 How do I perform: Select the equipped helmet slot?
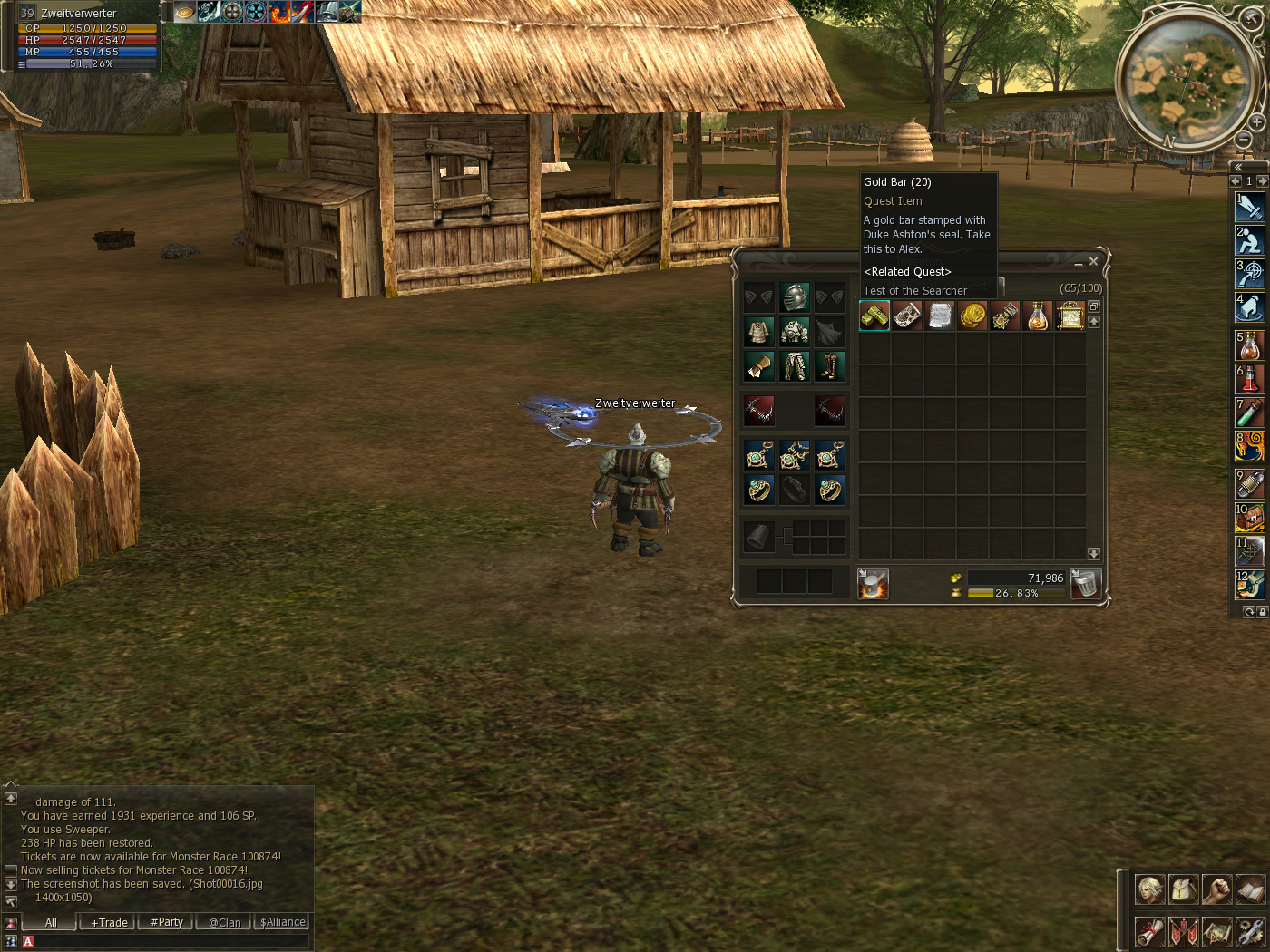tap(795, 297)
